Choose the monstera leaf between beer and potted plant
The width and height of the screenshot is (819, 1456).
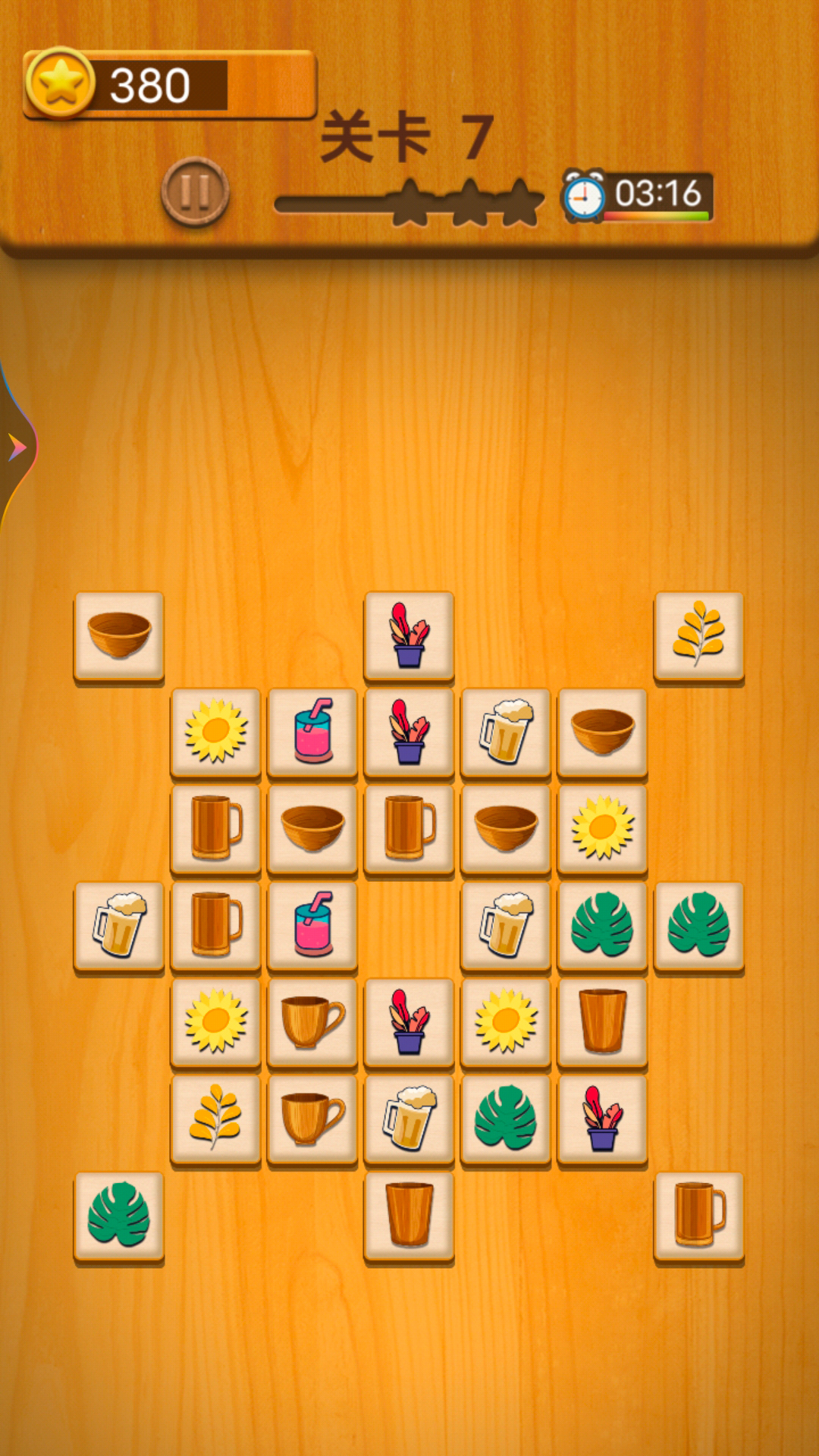pyautogui.click(x=506, y=1118)
